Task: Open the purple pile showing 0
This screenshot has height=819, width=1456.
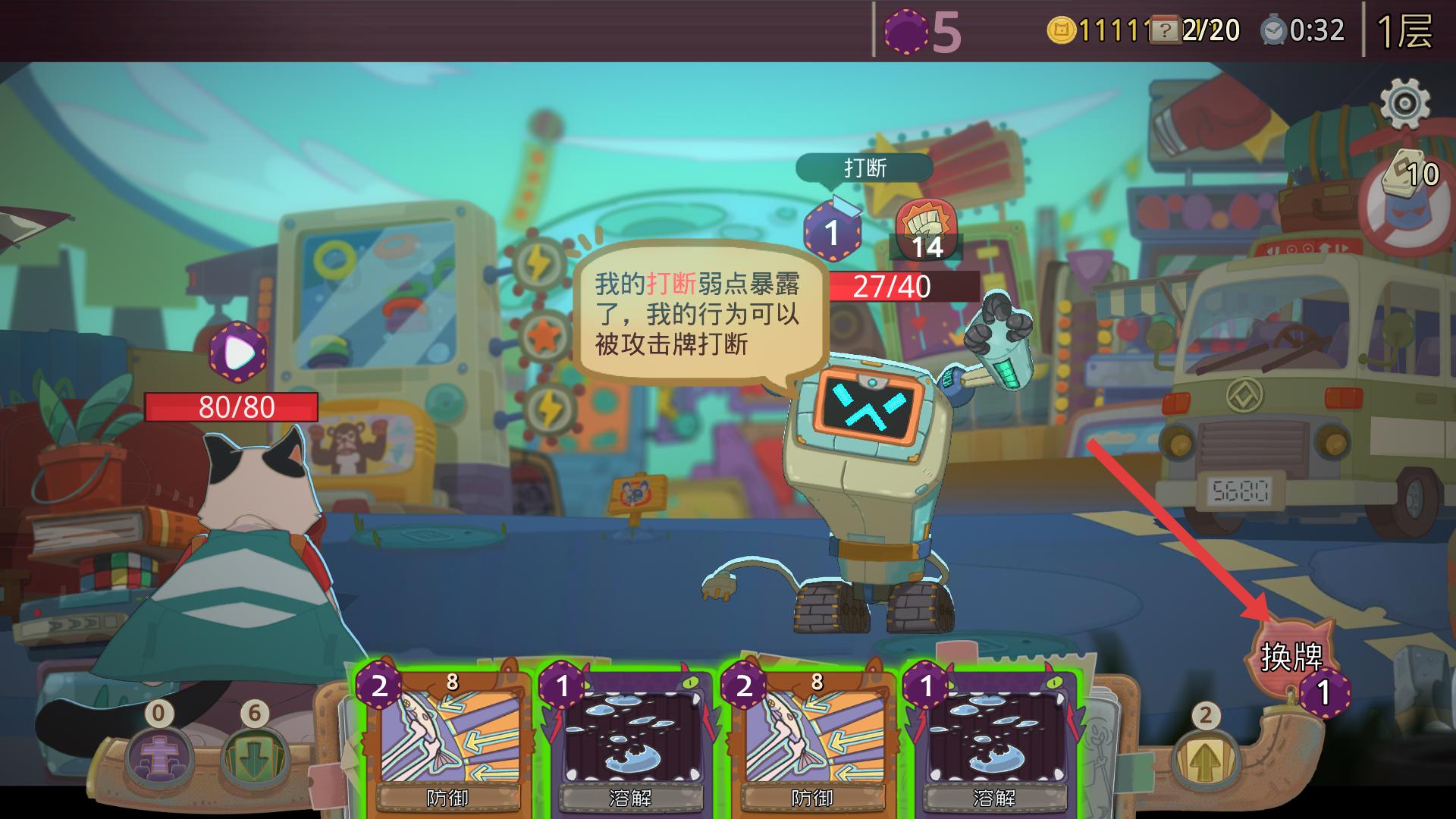Action: [x=158, y=755]
